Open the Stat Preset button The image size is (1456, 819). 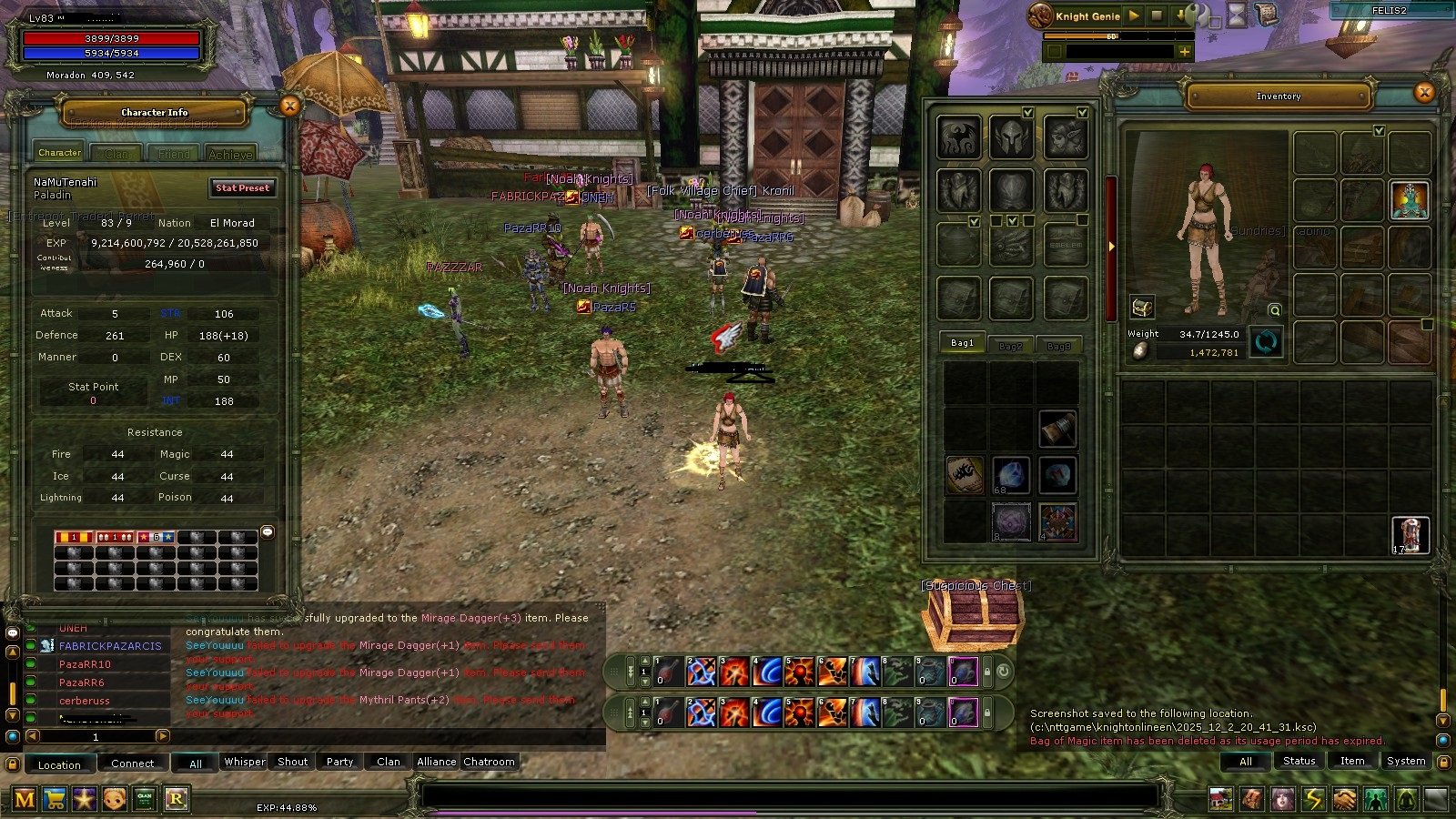click(242, 188)
